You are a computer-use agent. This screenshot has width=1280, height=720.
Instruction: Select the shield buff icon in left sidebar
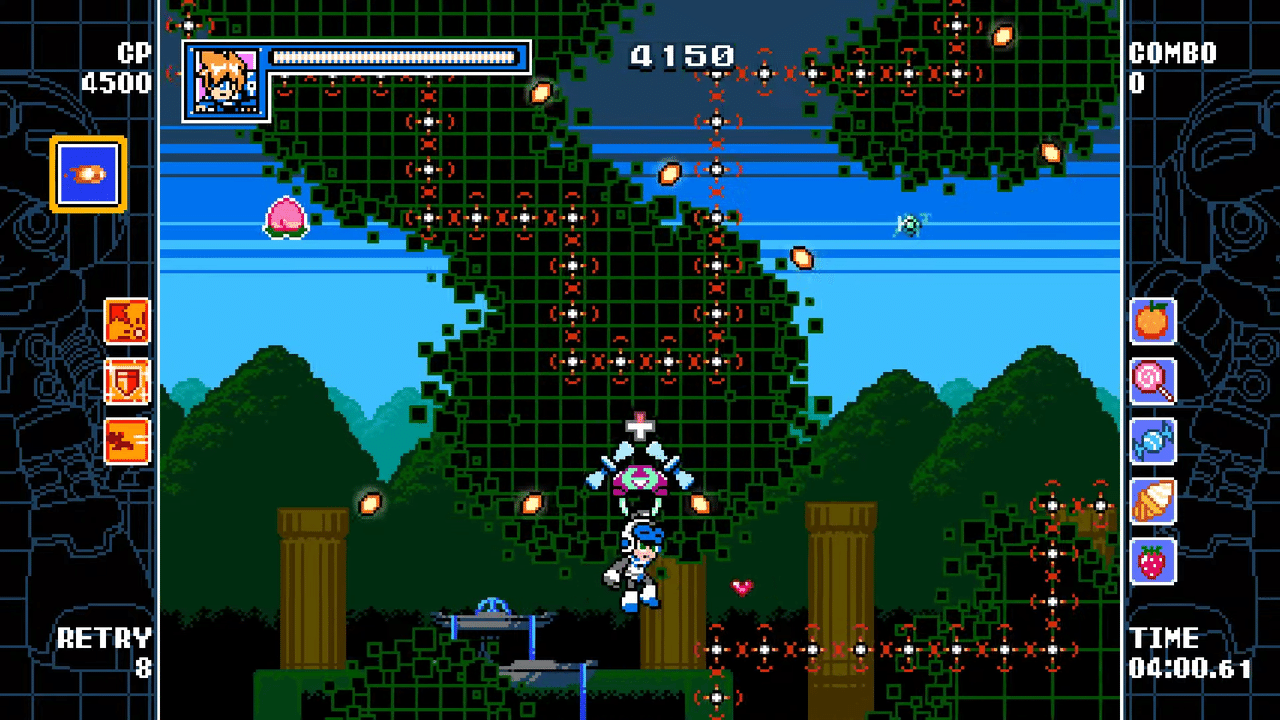[x=129, y=382]
